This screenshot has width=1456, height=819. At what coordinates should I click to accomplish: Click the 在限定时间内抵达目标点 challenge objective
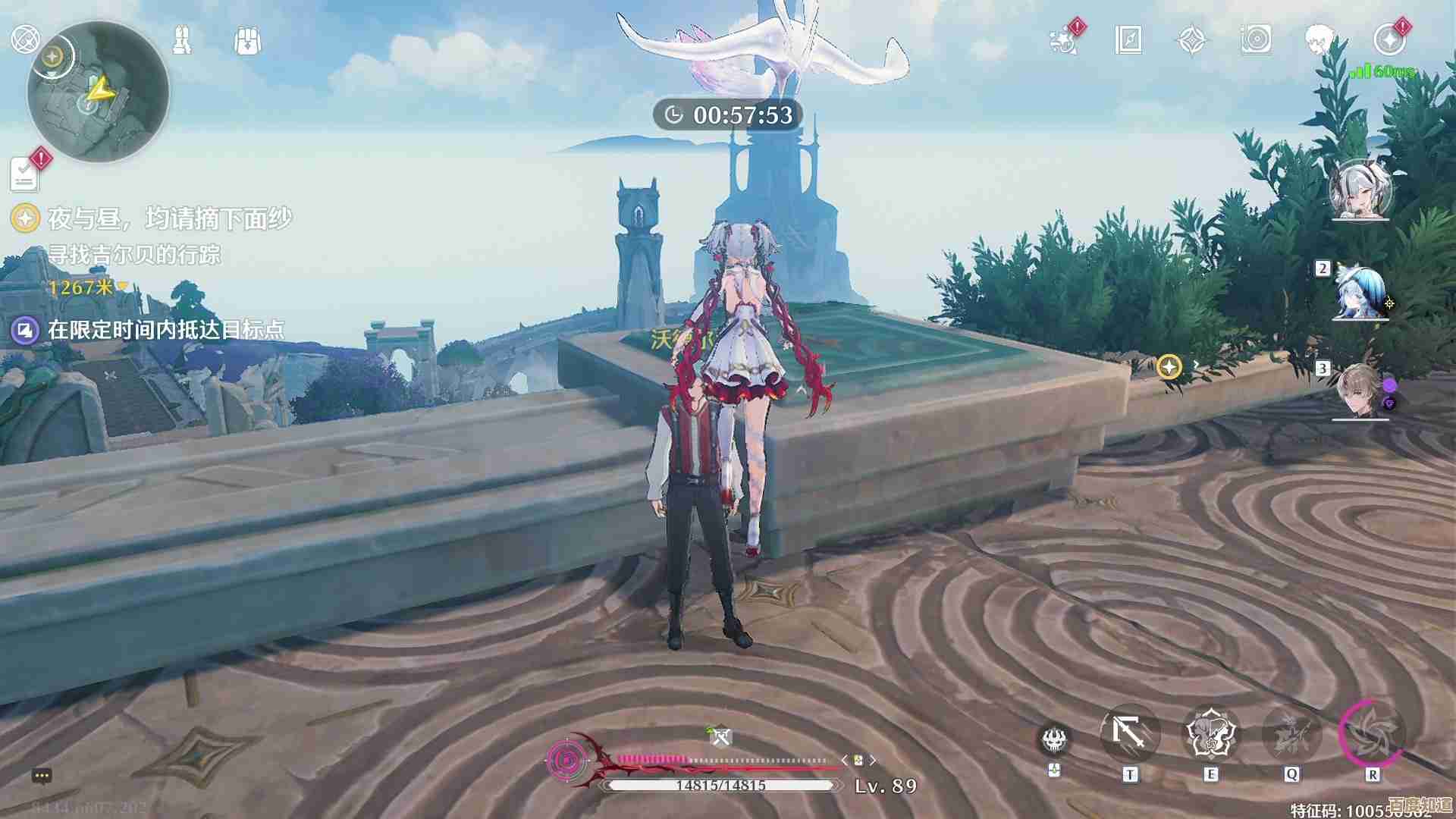coord(165,329)
